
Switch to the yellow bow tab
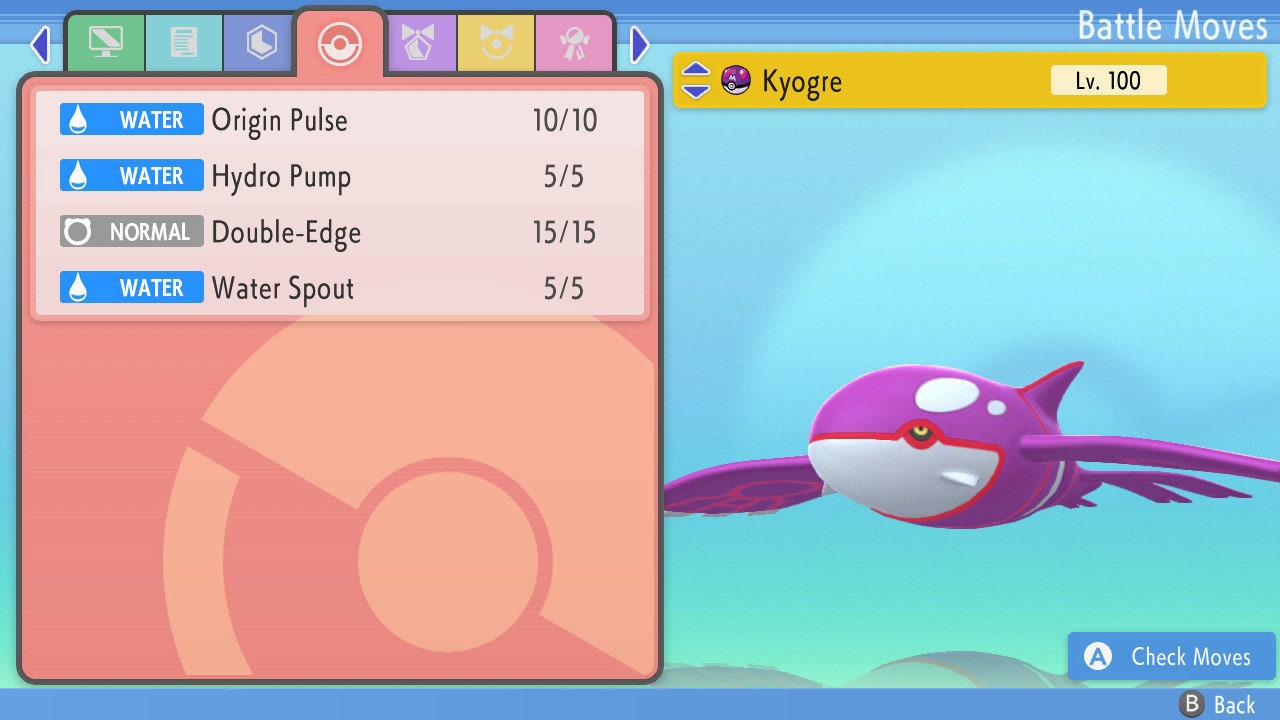click(x=496, y=43)
